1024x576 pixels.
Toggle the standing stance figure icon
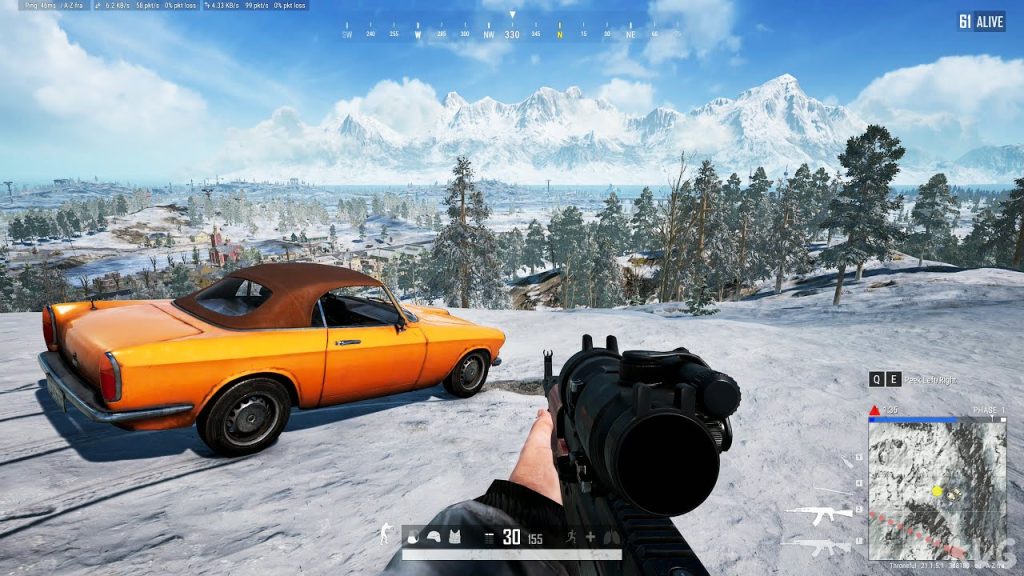point(385,534)
